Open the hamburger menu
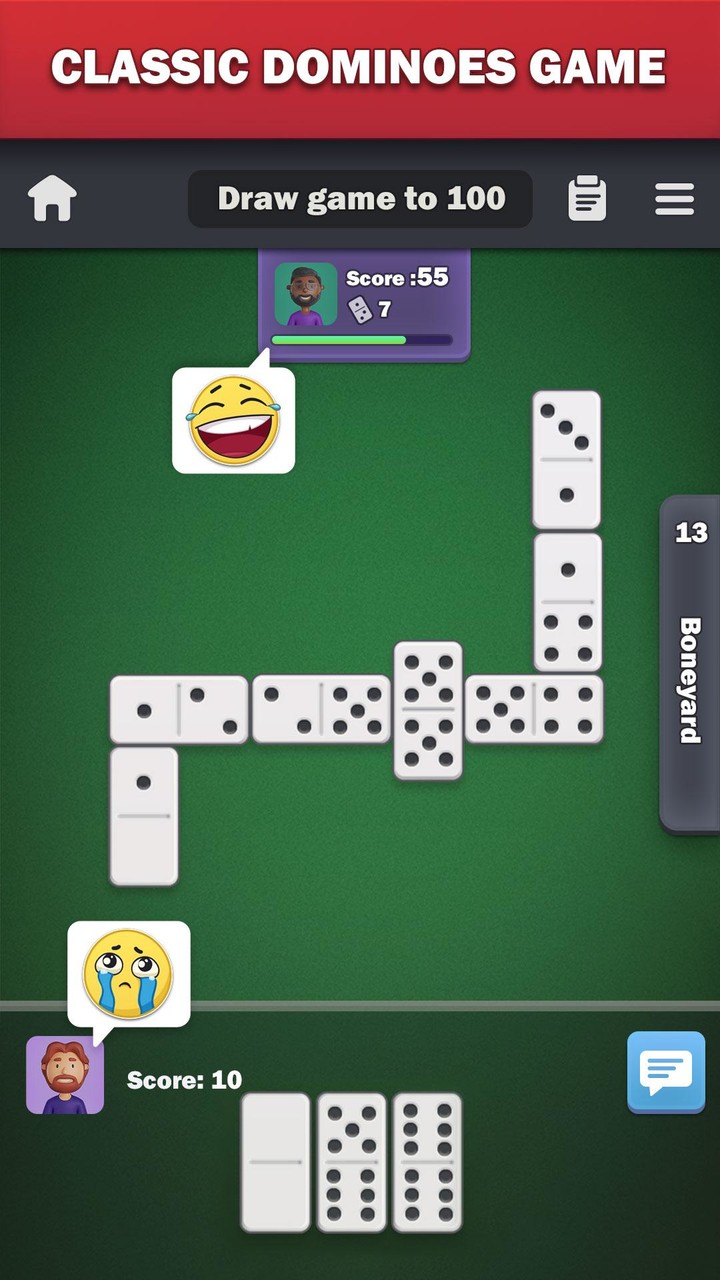 pyautogui.click(x=674, y=198)
